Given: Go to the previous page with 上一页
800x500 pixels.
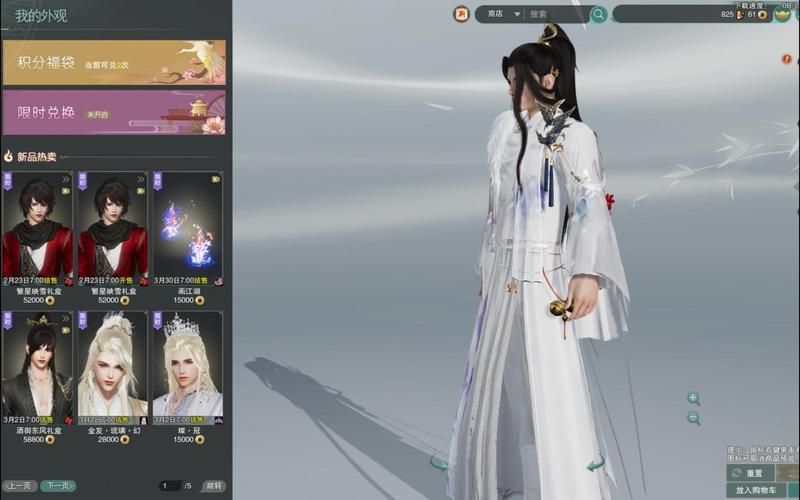Looking at the screenshot, I should 19,486.
